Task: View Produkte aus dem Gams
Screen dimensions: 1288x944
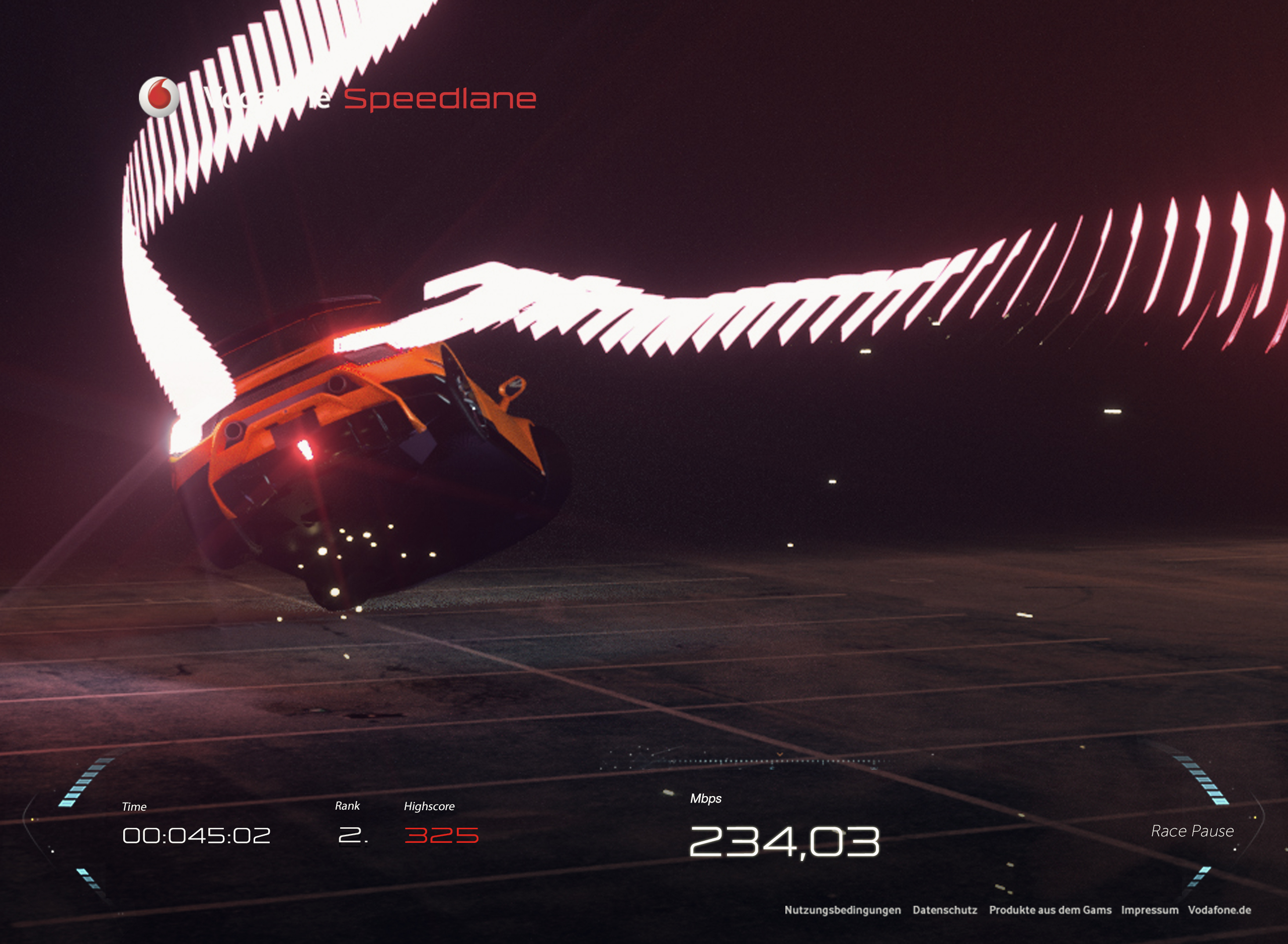Action: (x=1050, y=910)
